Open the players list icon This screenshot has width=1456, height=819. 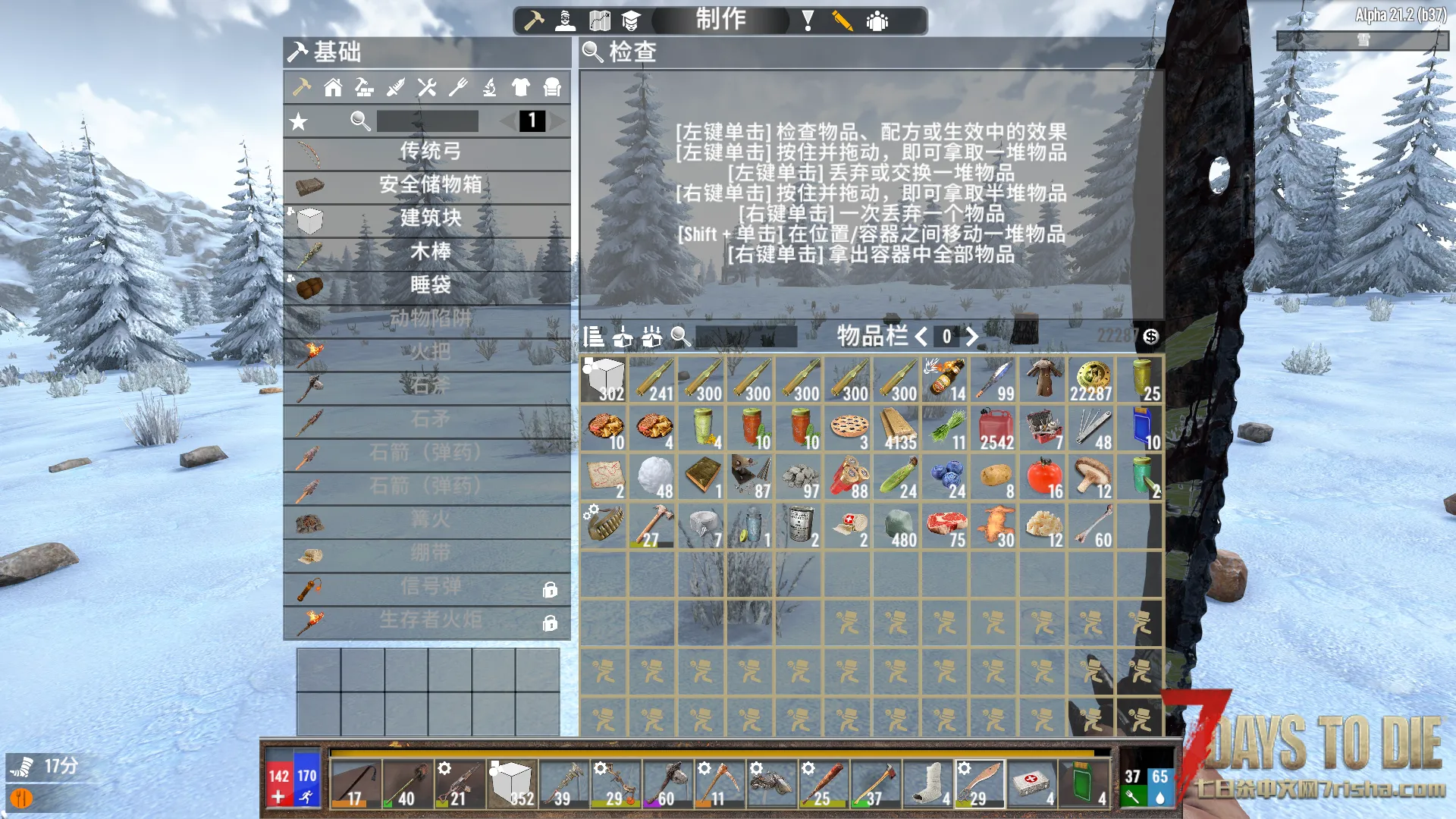pyautogui.click(x=877, y=20)
